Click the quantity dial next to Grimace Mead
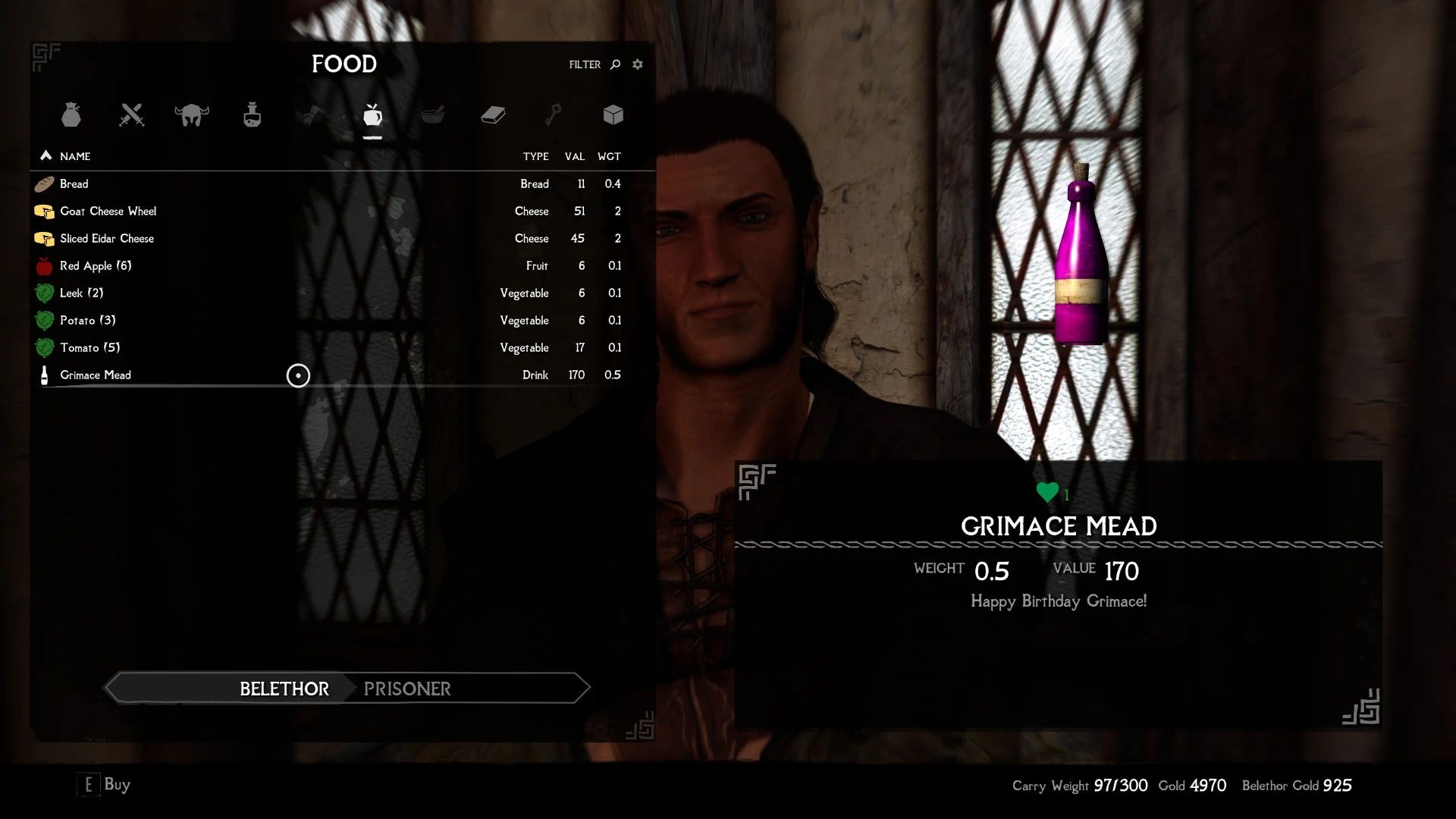This screenshot has height=819, width=1456. [298, 375]
